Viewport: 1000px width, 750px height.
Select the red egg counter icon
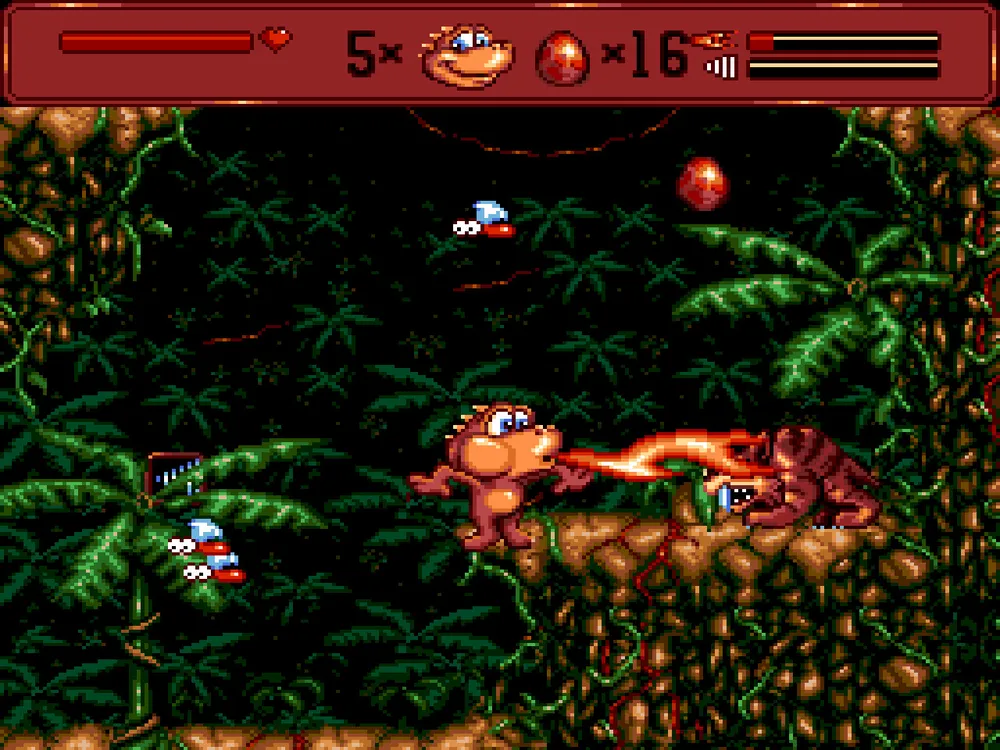pyautogui.click(x=565, y=56)
